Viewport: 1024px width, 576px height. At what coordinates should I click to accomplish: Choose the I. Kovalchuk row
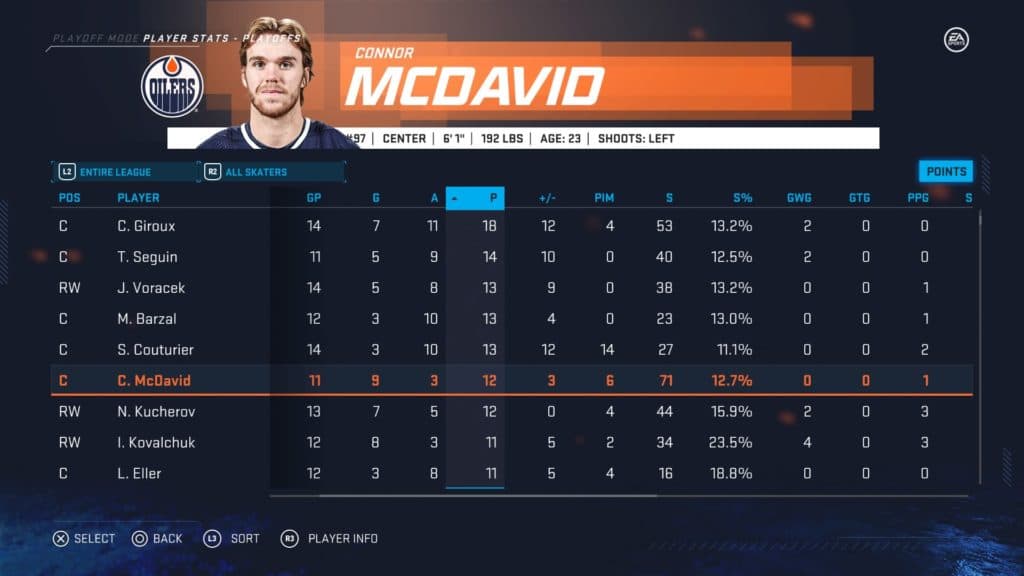[155, 442]
